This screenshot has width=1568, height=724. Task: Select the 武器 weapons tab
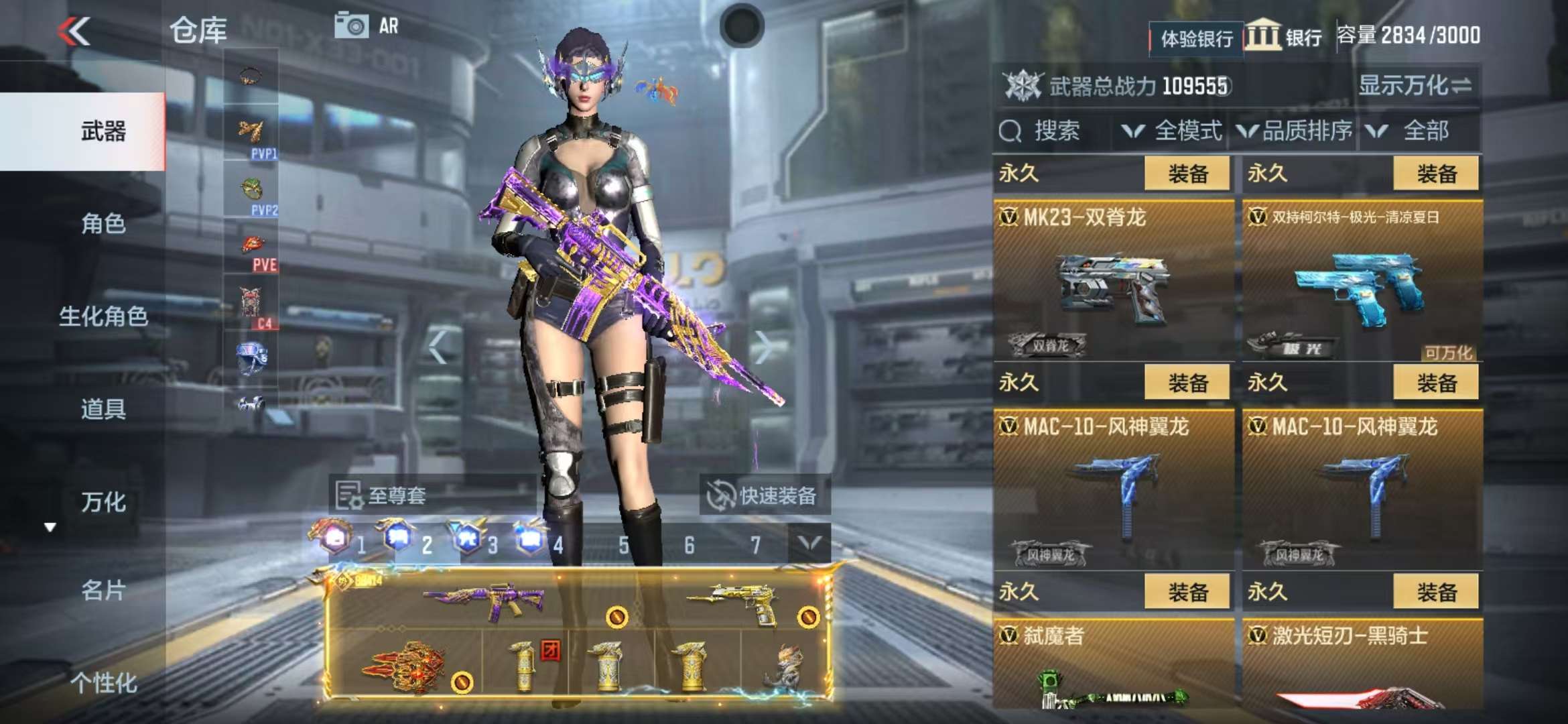[103, 131]
